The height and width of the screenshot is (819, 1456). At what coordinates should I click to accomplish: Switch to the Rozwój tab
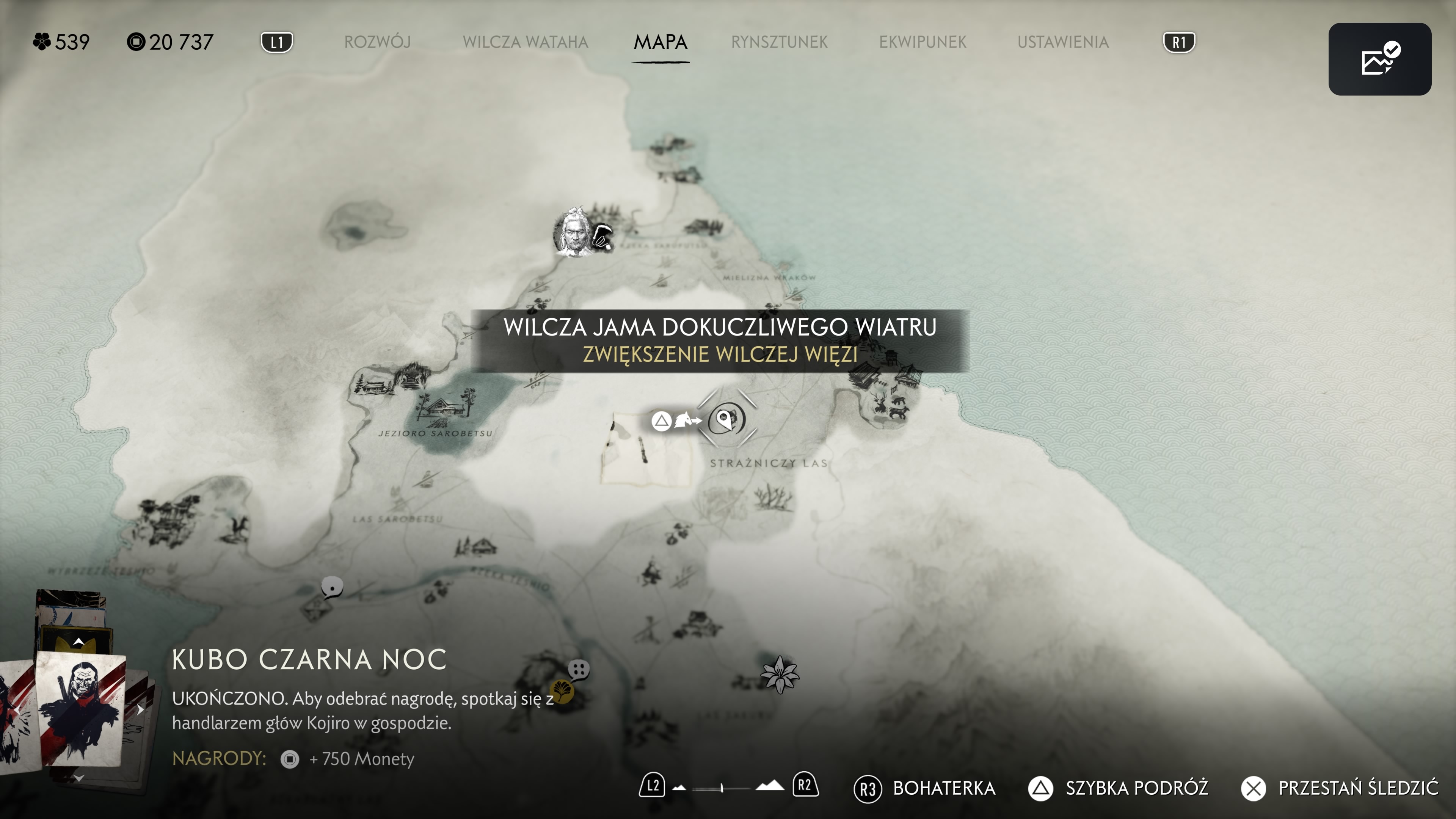[x=377, y=42]
